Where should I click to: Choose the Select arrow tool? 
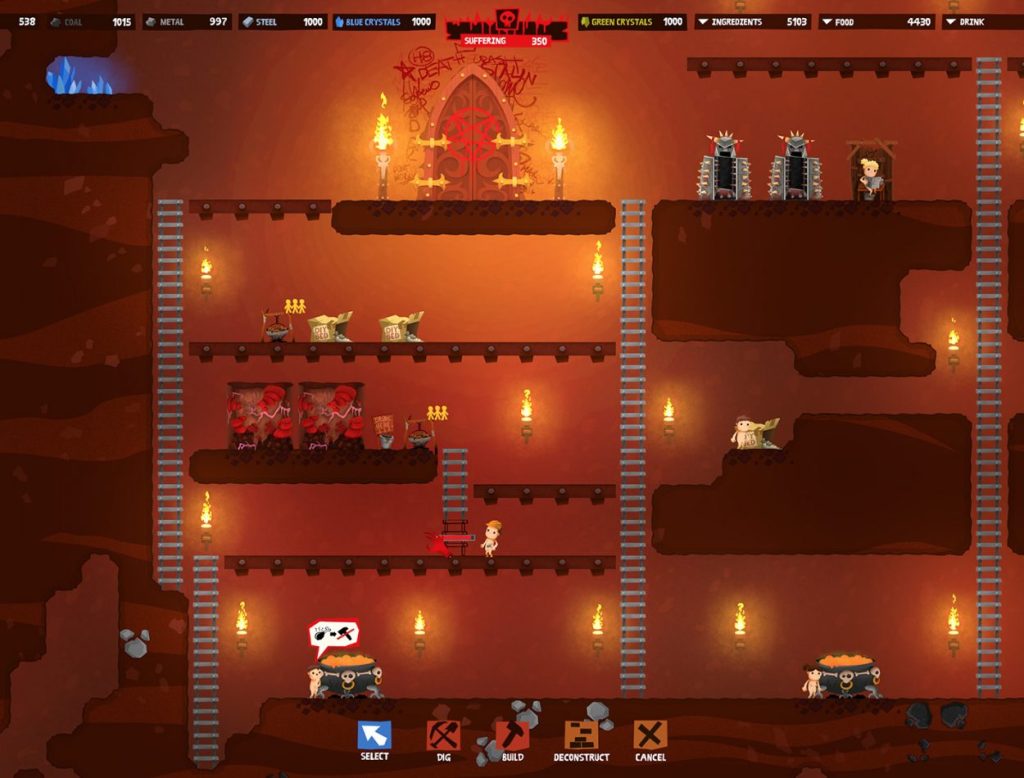(x=374, y=735)
